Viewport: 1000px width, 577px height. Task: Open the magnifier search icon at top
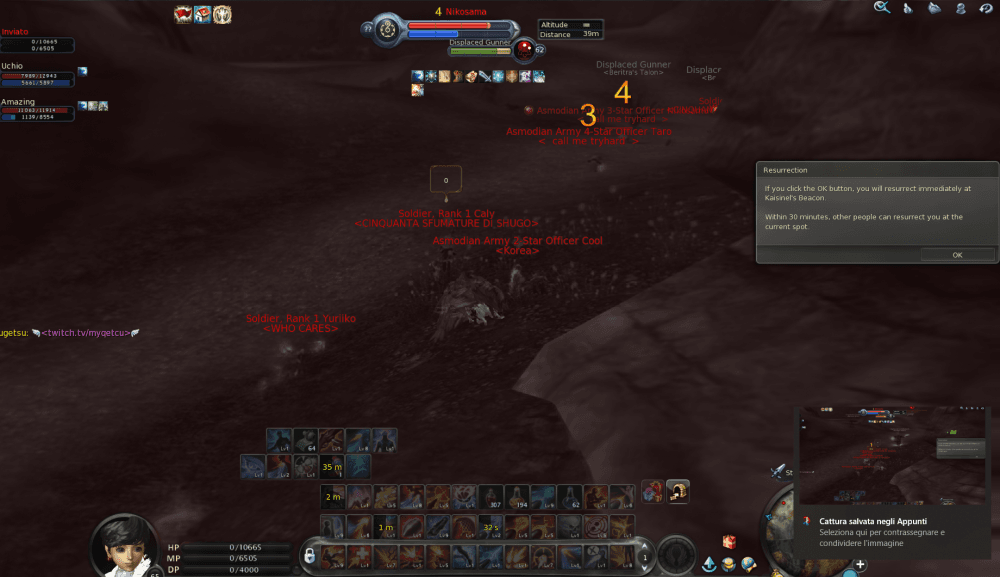881,8
